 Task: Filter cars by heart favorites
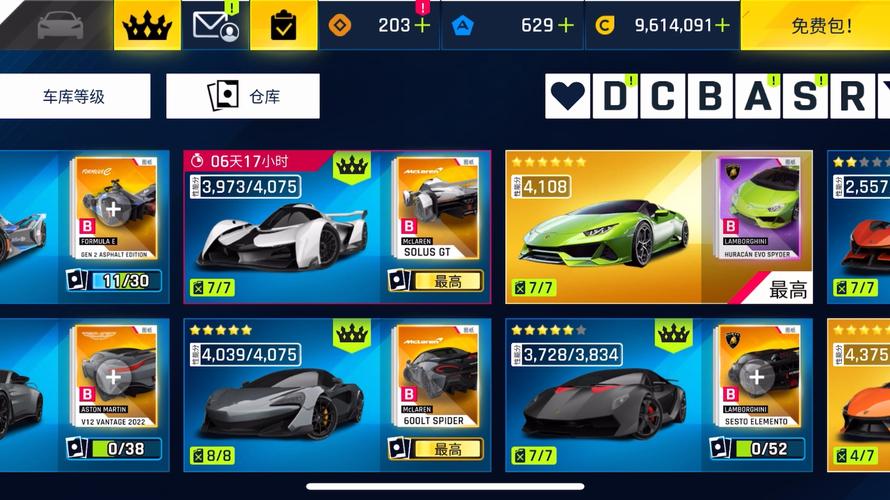(x=568, y=97)
